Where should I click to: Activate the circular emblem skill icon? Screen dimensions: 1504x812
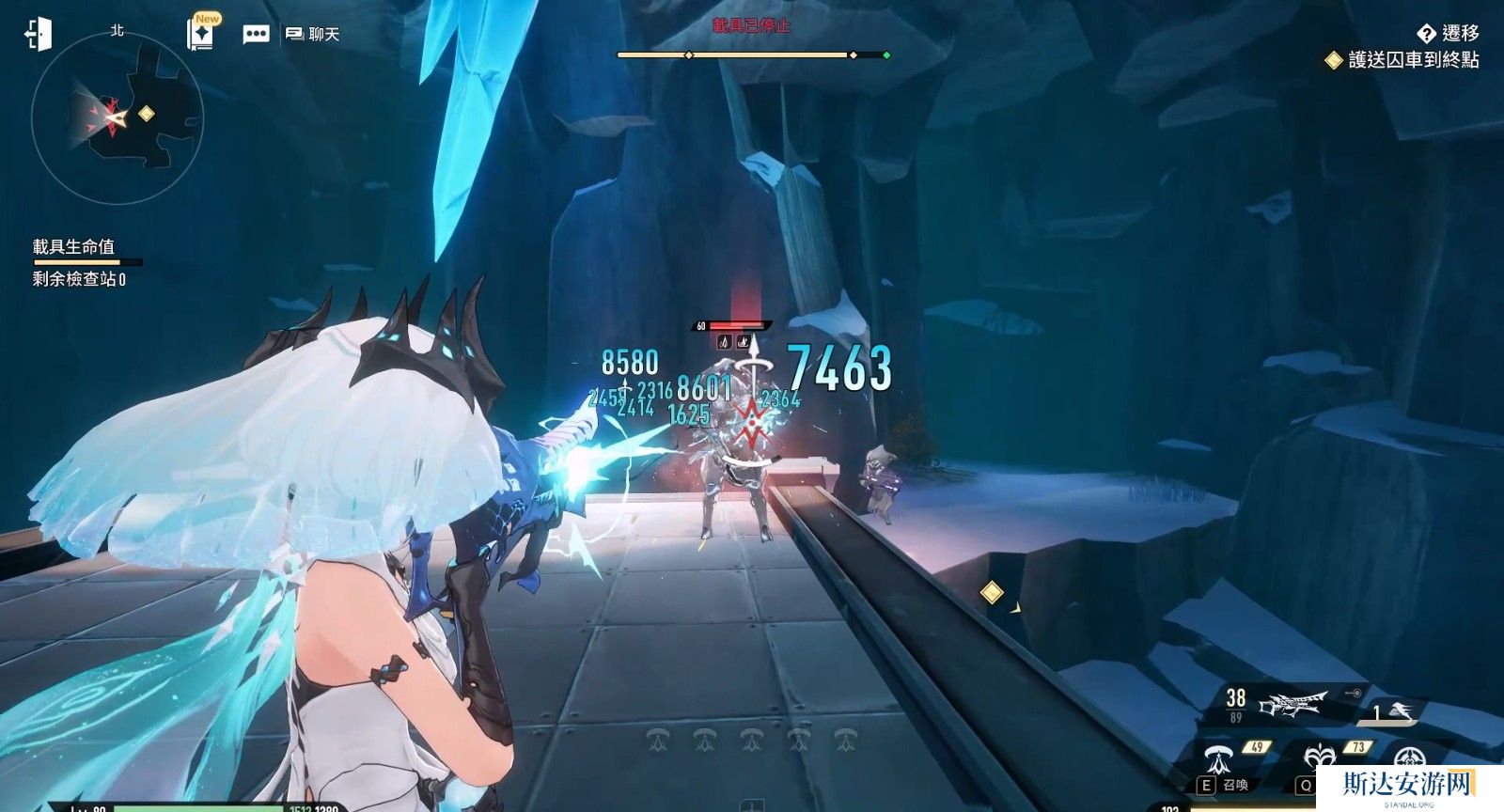[x=1407, y=757]
